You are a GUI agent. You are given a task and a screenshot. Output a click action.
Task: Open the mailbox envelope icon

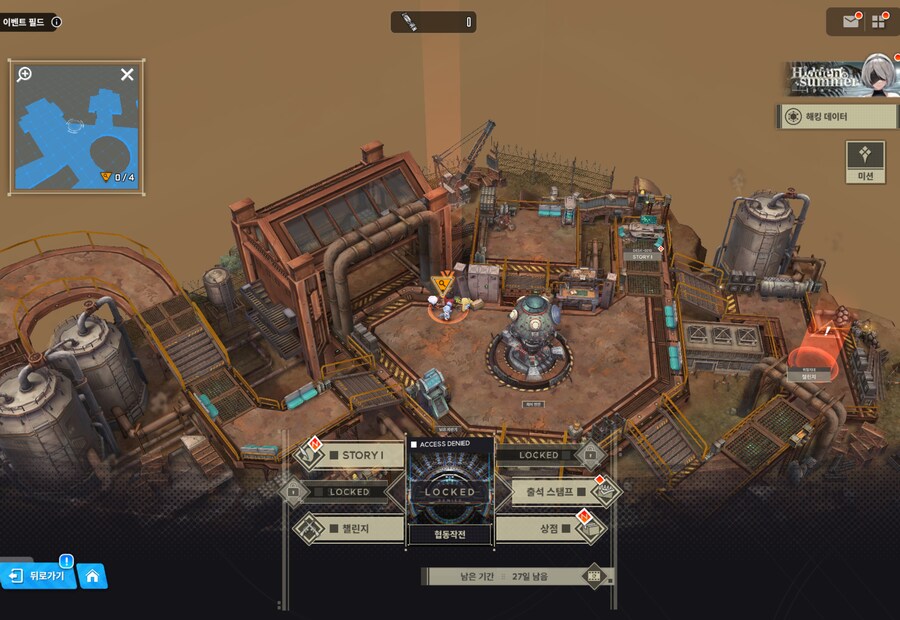tap(851, 21)
